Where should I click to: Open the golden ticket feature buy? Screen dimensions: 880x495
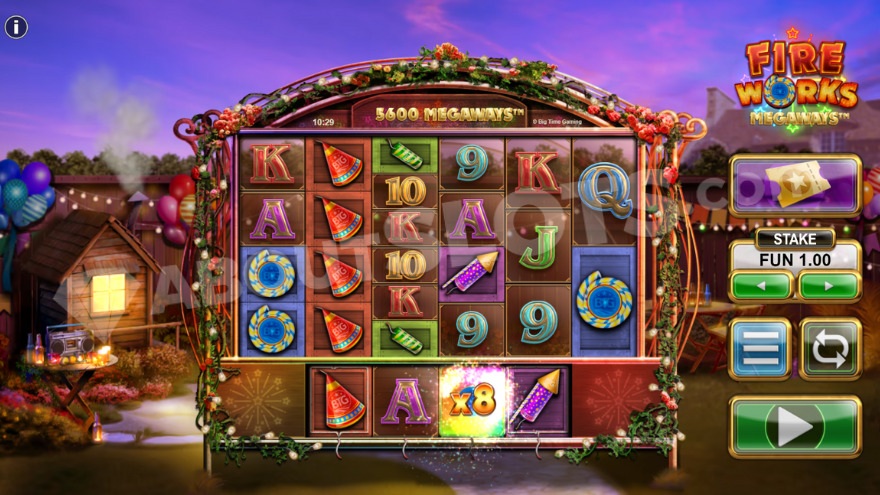point(795,185)
